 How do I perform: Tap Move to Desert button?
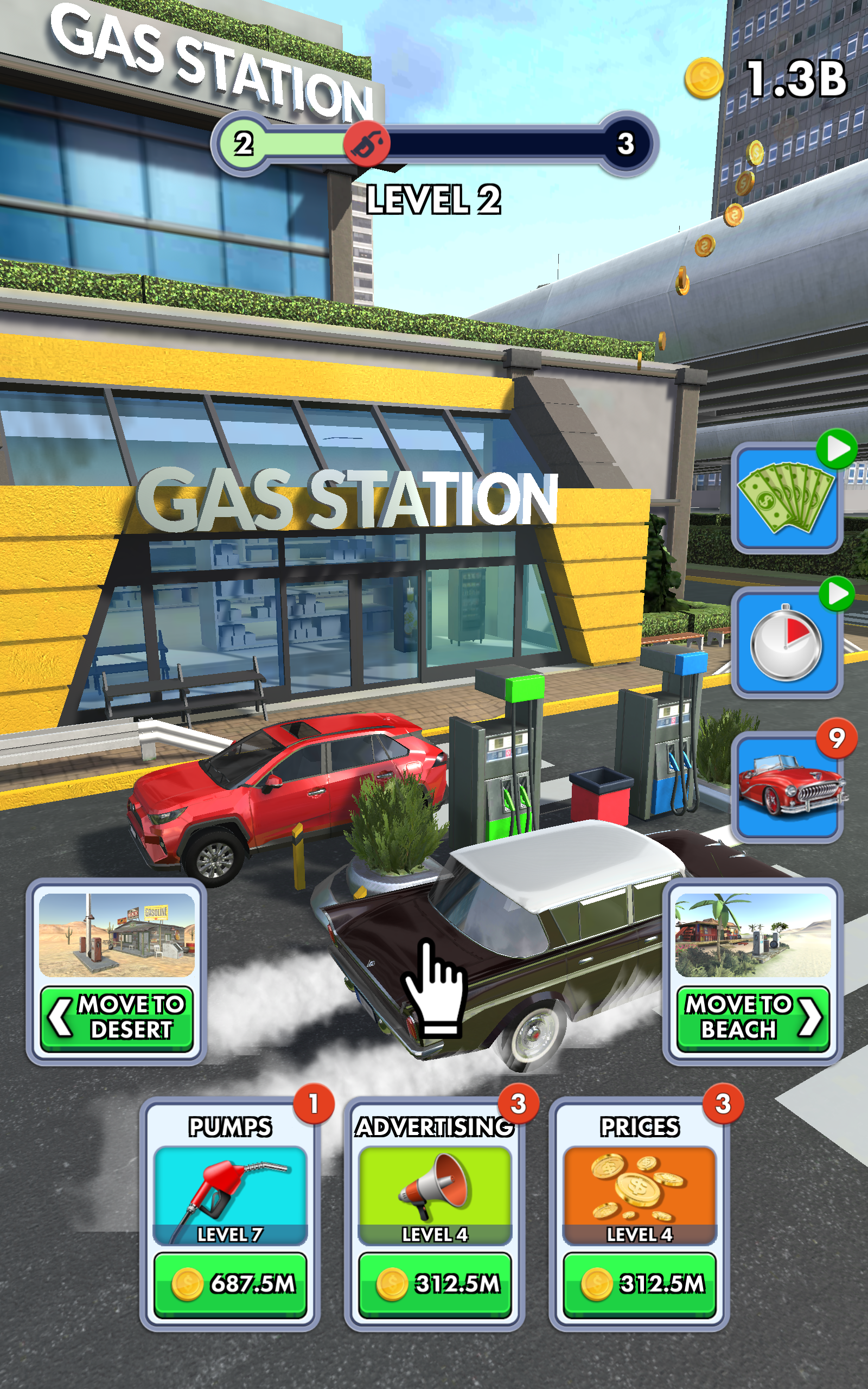117,1019
